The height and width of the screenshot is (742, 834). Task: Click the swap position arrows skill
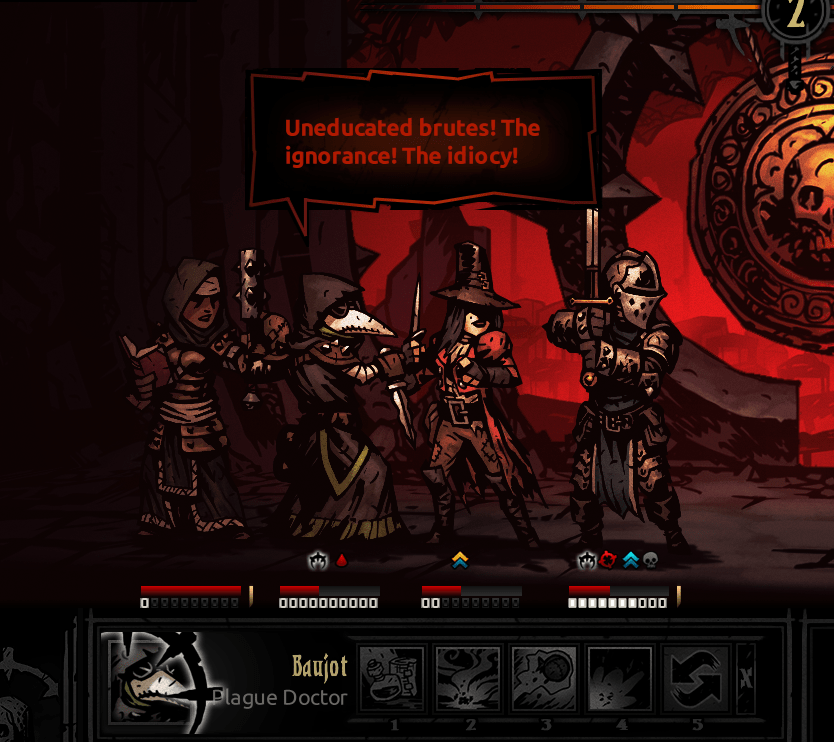point(697,678)
